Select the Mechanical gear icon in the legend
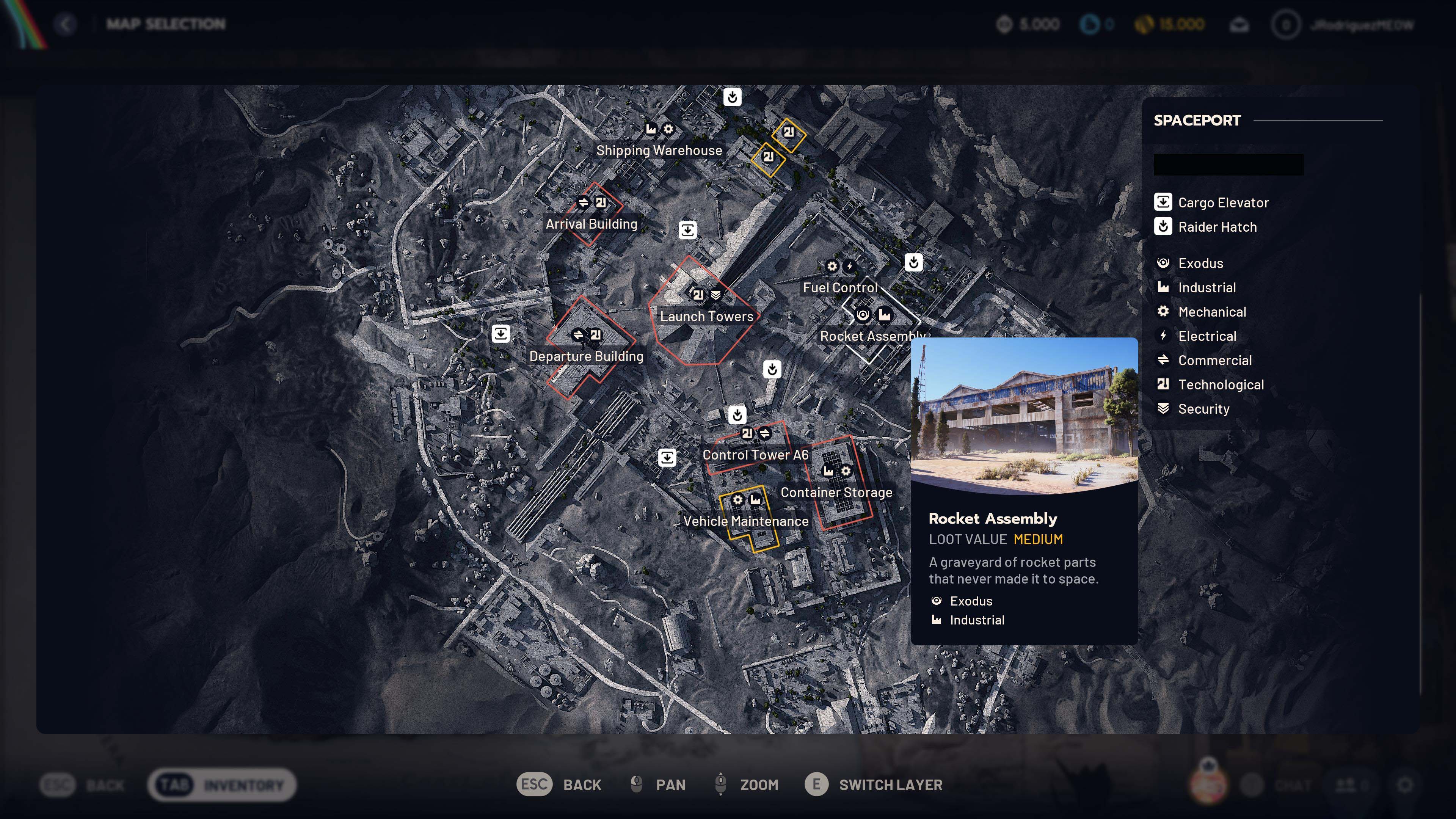Screen dimensions: 1456x819 (x=1163, y=311)
